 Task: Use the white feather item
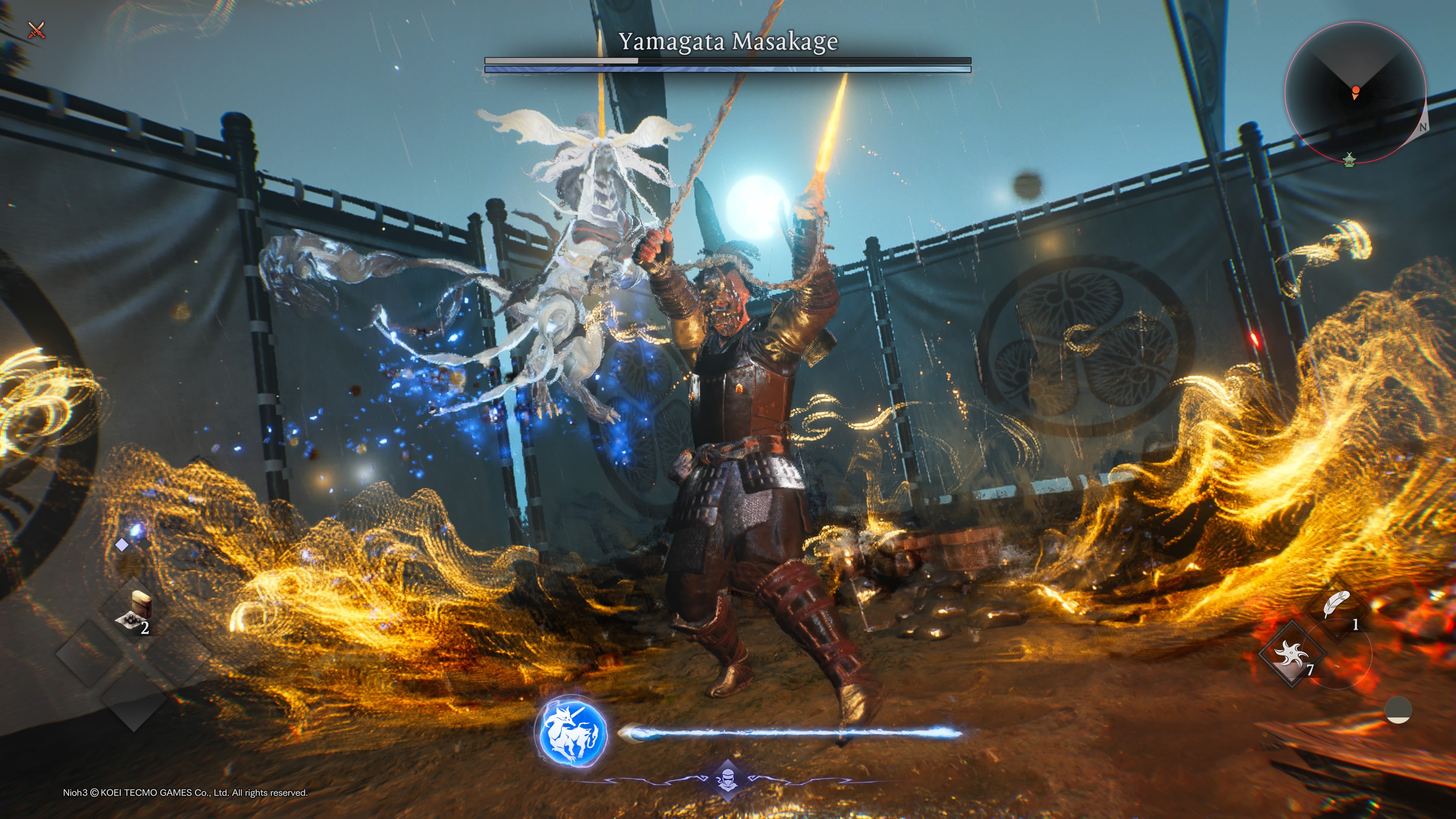click(1337, 607)
